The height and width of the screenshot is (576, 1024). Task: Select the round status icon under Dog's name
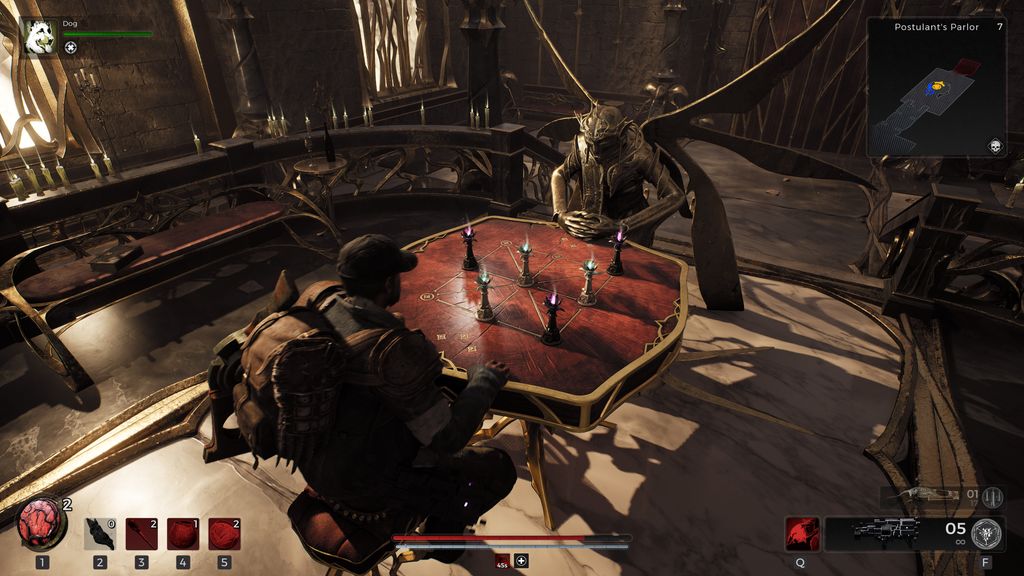click(x=71, y=47)
